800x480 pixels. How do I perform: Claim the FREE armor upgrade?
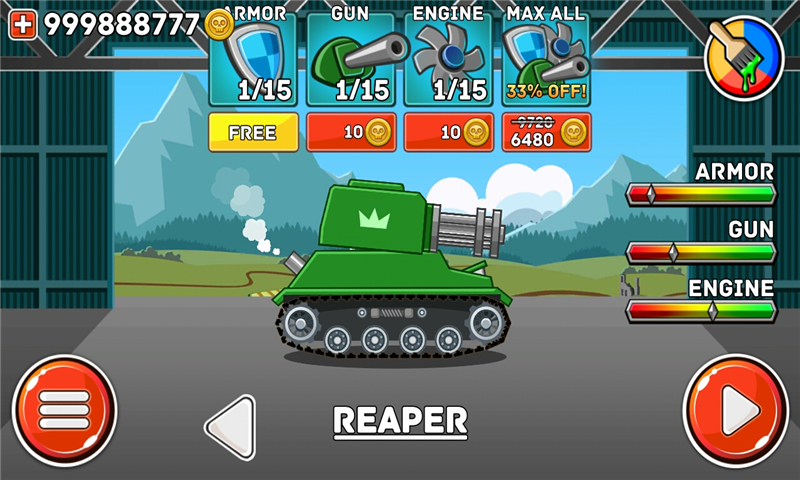[x=253, y=132]
